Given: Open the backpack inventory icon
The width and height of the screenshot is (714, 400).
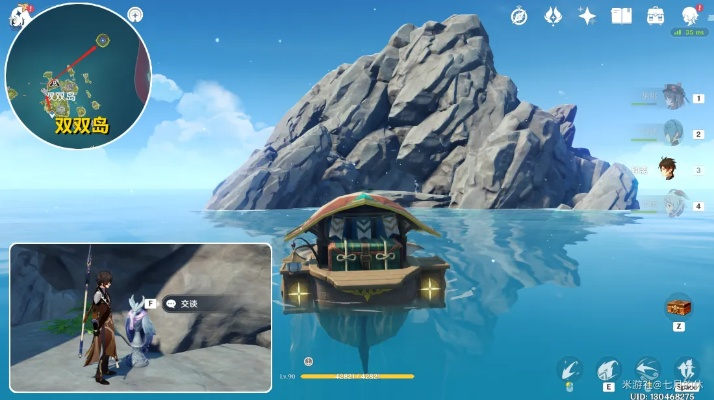Looking at the screenshot, I should (x=655, y=16).
